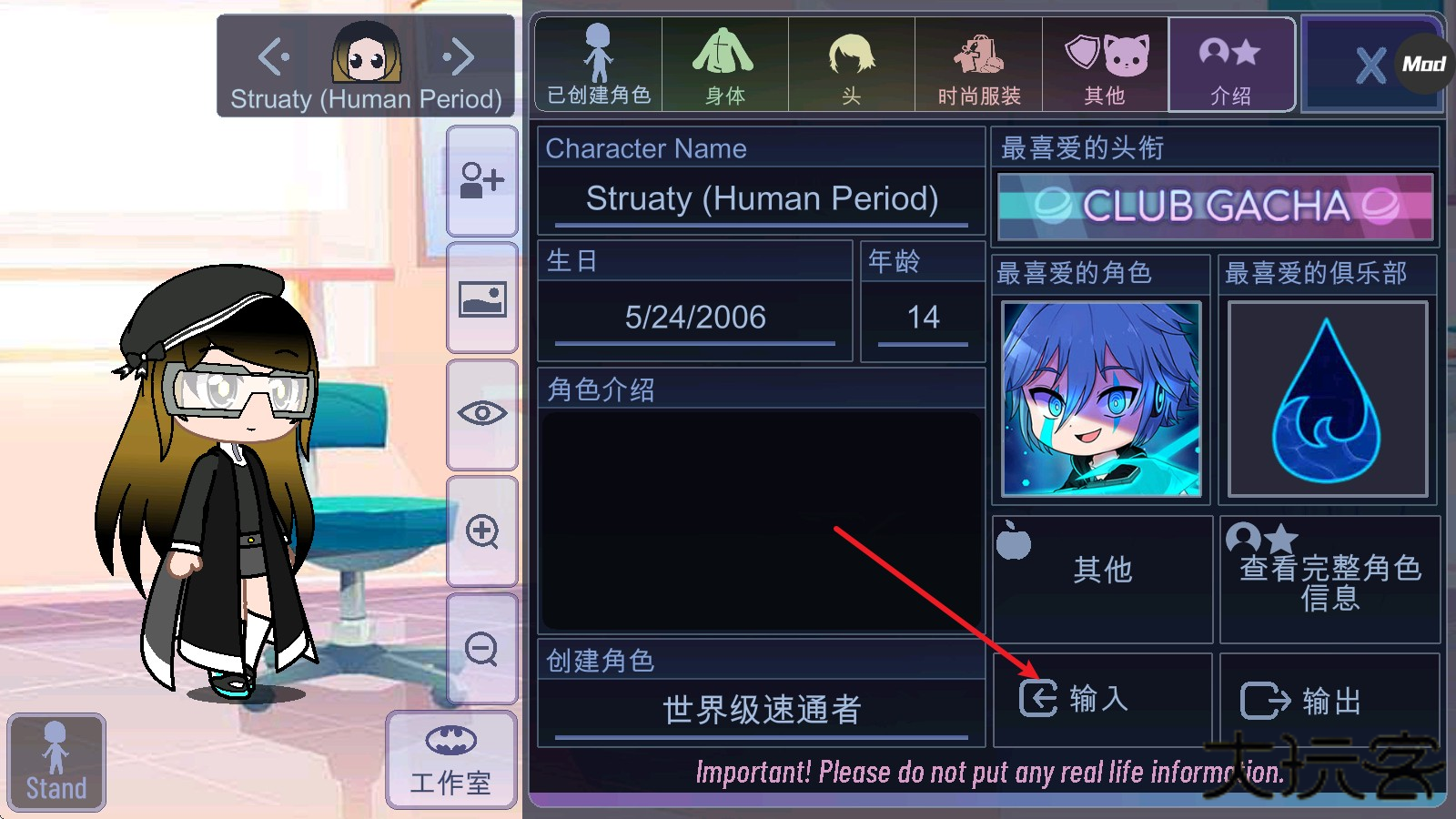Select the zoom-out magnifier icon

click(481, 651)
